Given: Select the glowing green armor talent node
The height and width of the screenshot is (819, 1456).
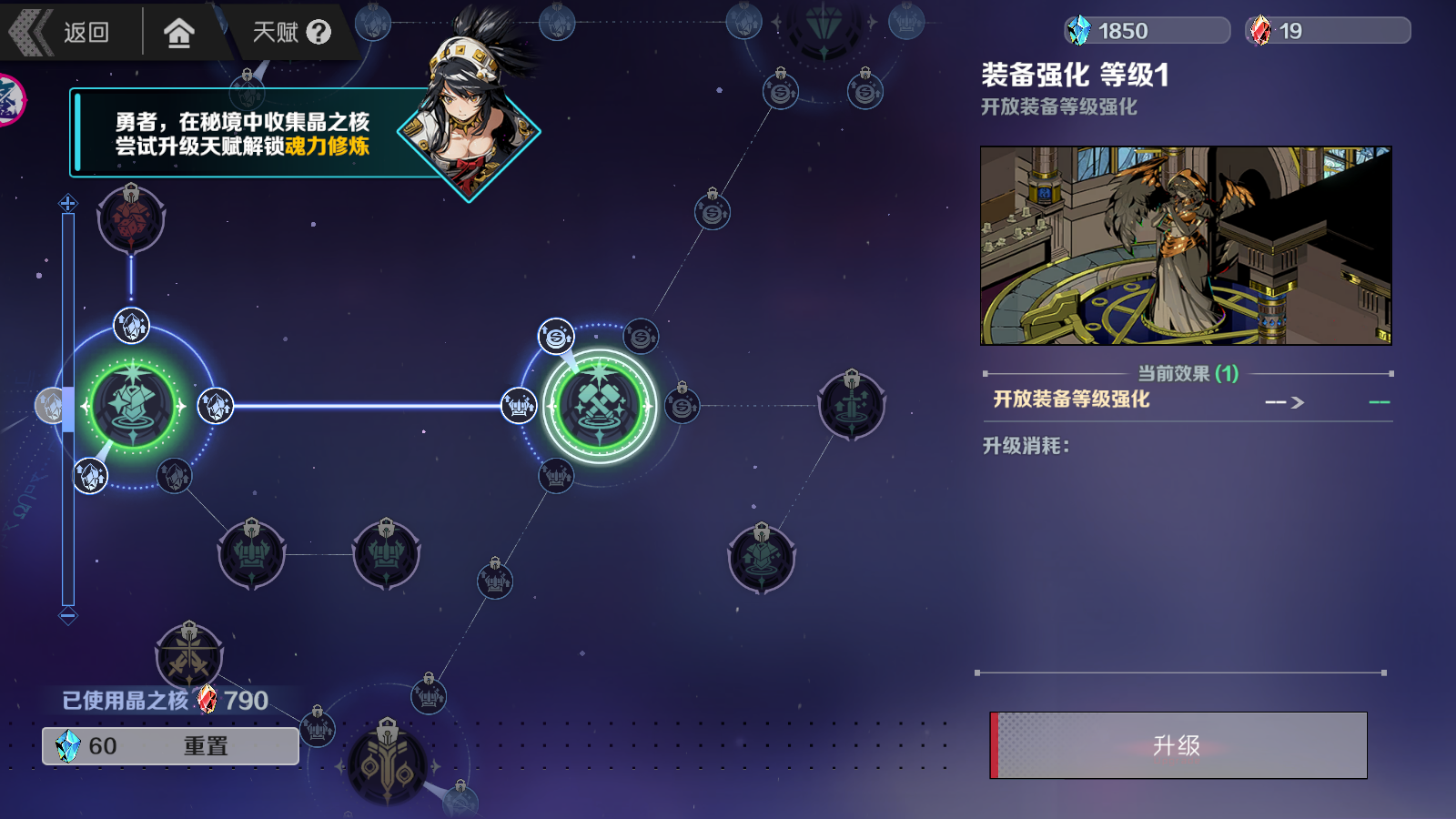Looking at the screenshot, I should click(x=133, y=406).
